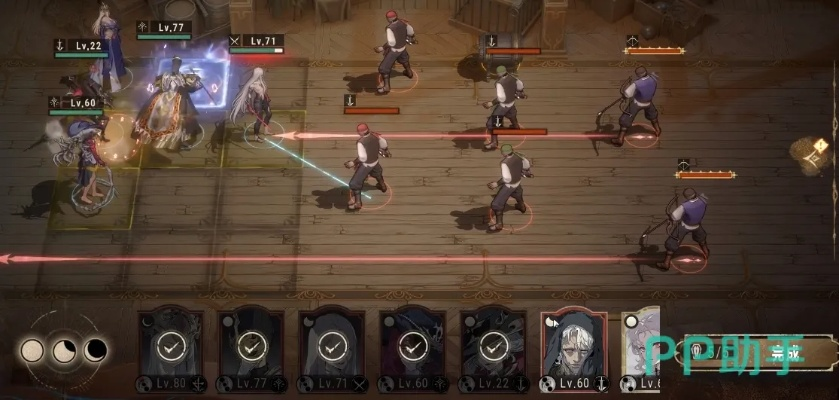This screenshot has width=839, height=400.
Task: Select the checked Lv.80 character card
Action: [170, 348]
